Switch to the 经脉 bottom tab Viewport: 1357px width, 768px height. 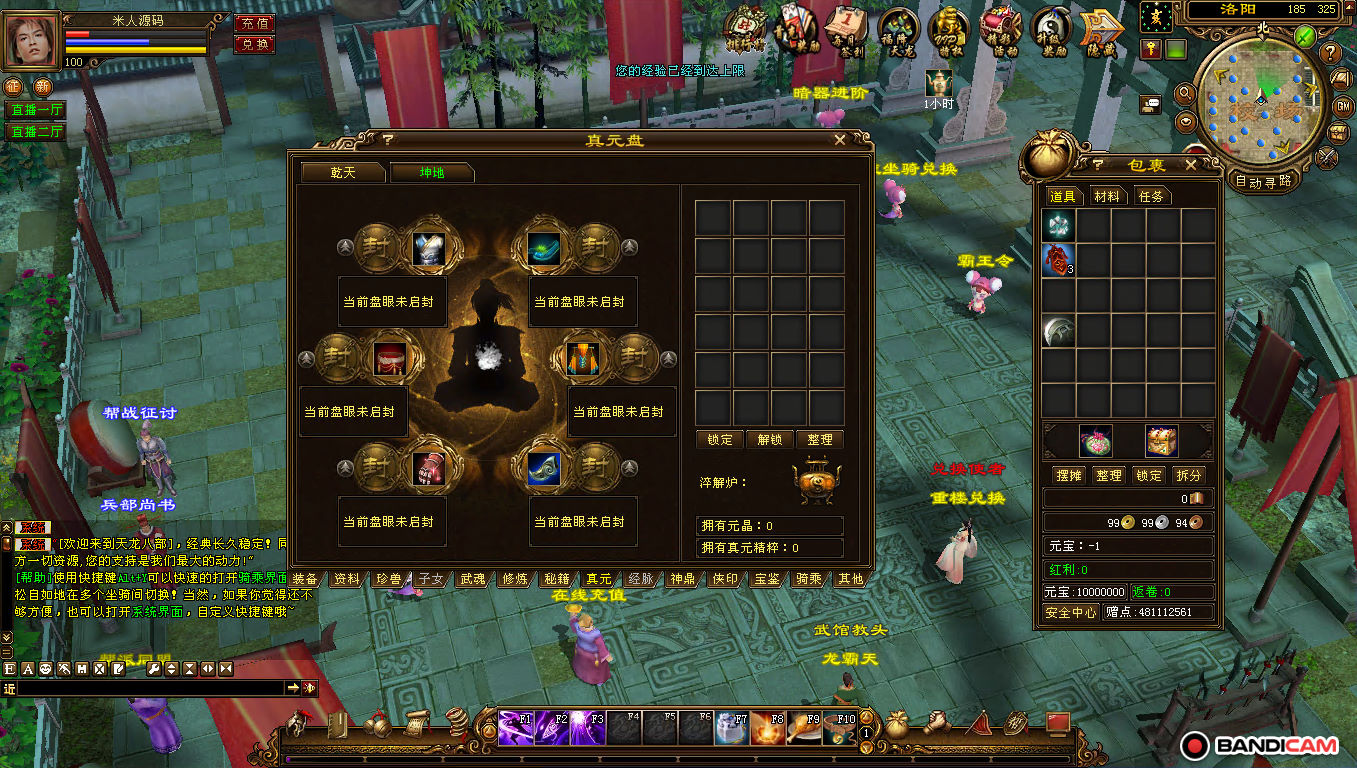coord(640,579)
